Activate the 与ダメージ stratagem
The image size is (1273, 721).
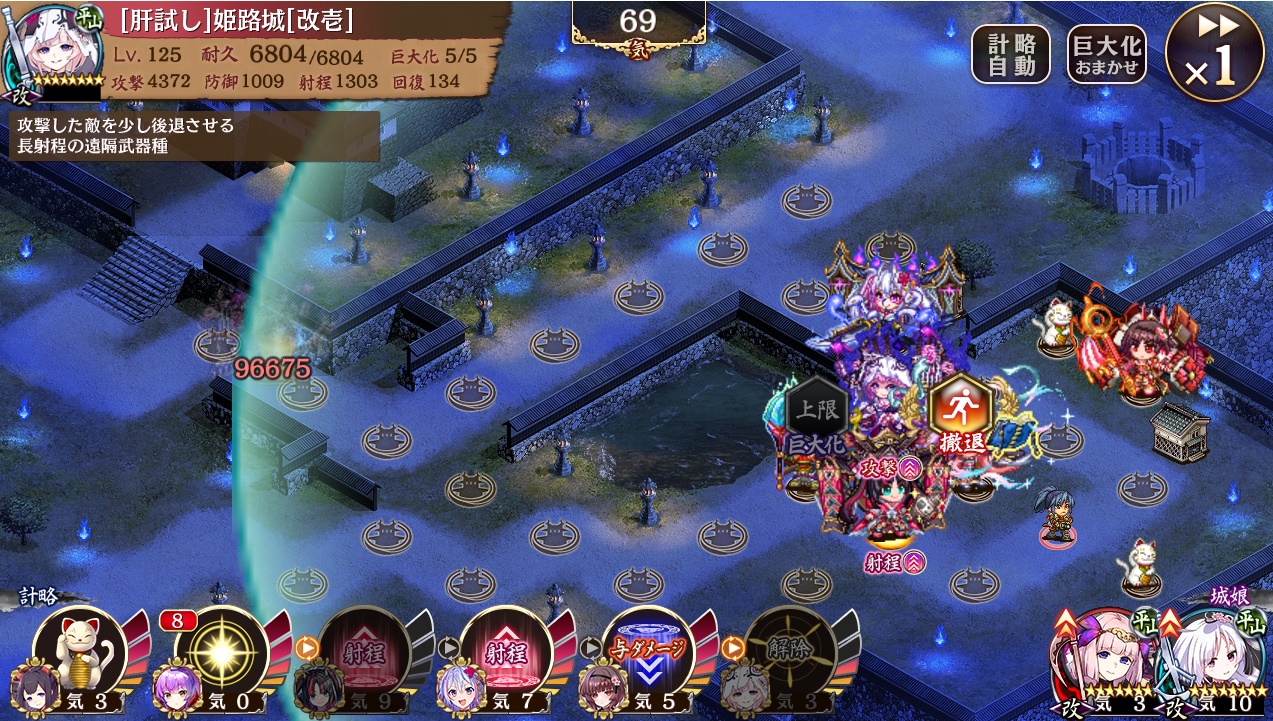click(x=649, y=652)
